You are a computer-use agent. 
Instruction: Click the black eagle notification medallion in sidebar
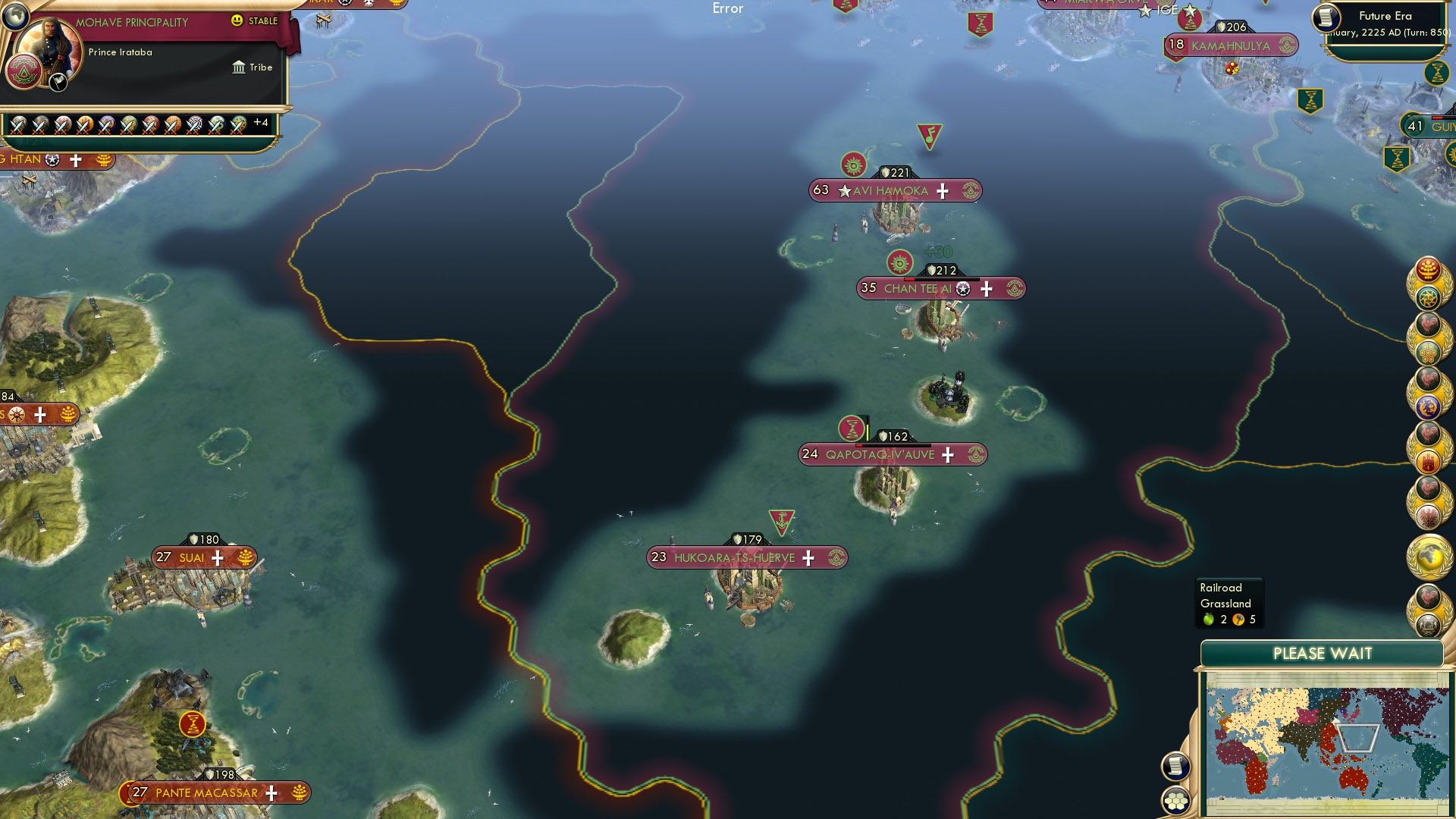point(1429,517)
